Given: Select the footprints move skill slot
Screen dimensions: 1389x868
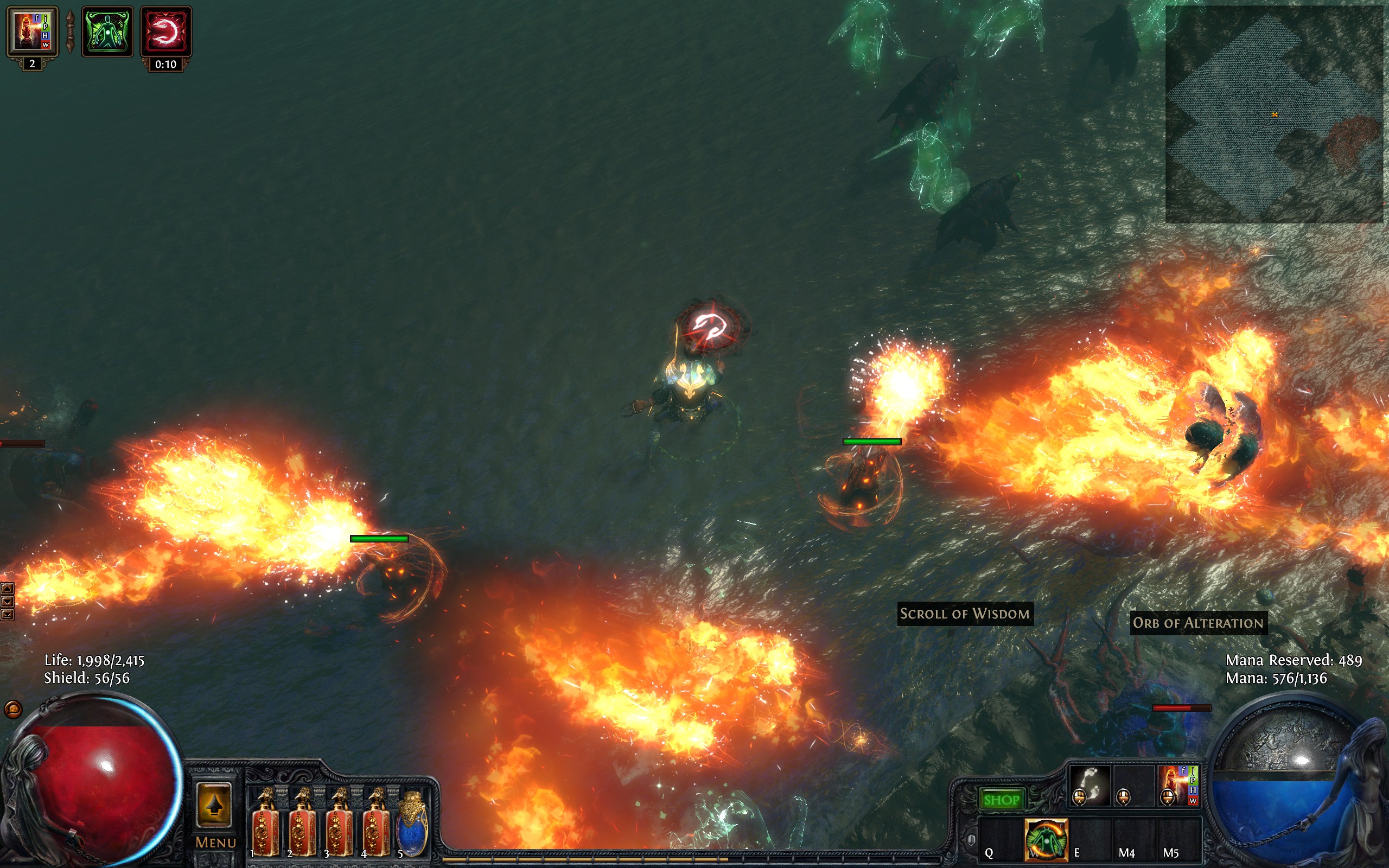Looking at the screenshot, I should point(1090,786).
